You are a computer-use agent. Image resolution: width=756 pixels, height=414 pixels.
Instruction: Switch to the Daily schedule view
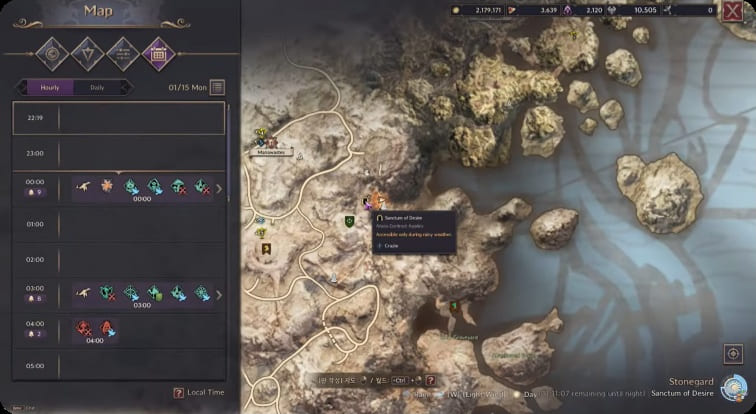(x=97, y=87)
